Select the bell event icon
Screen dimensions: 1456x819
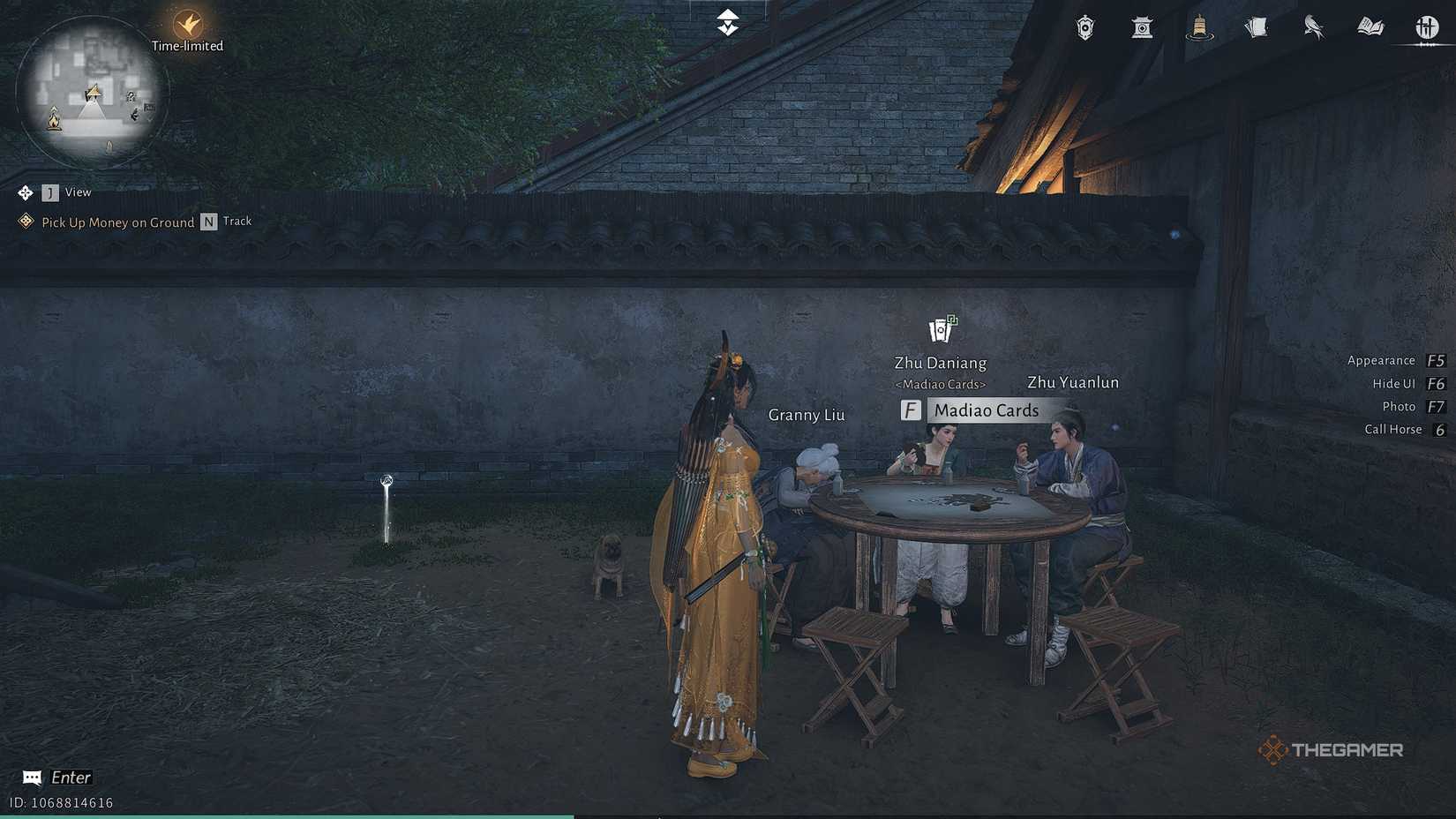[x=1199, y=28]
